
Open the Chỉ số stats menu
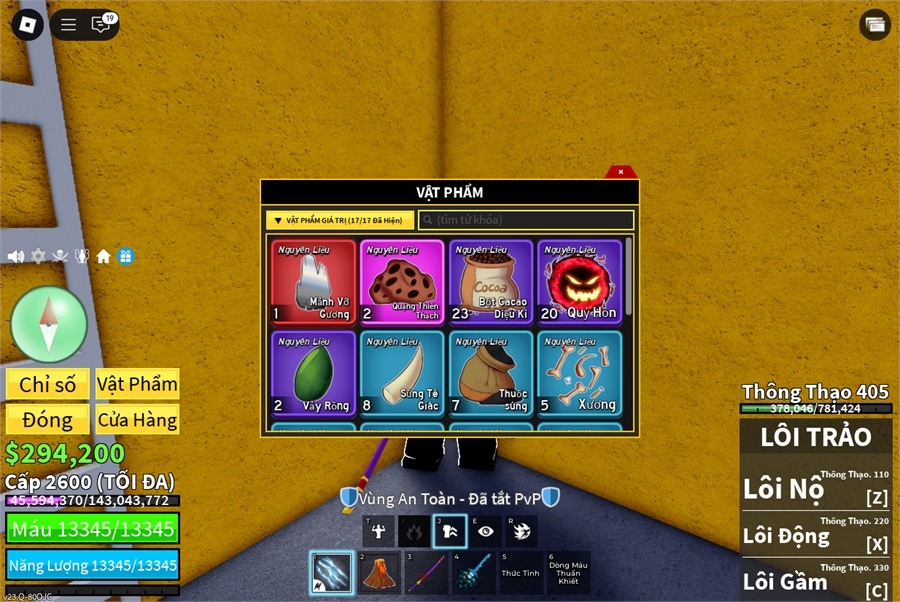48,385
